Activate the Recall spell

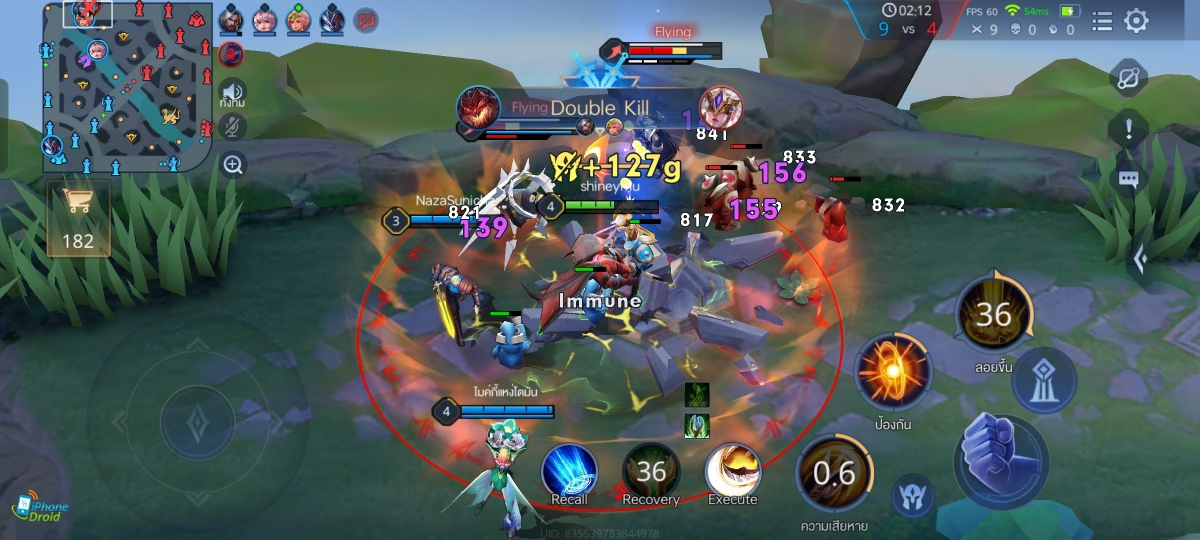[x=570, y=471]
